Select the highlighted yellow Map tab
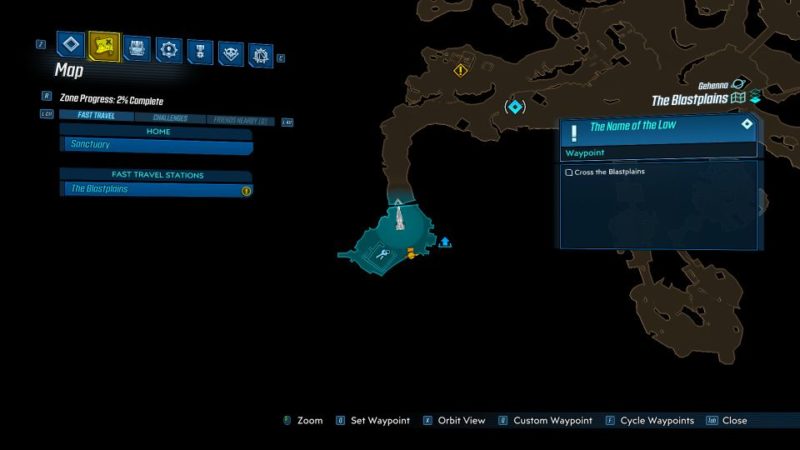800x450 pixels. 103,46
